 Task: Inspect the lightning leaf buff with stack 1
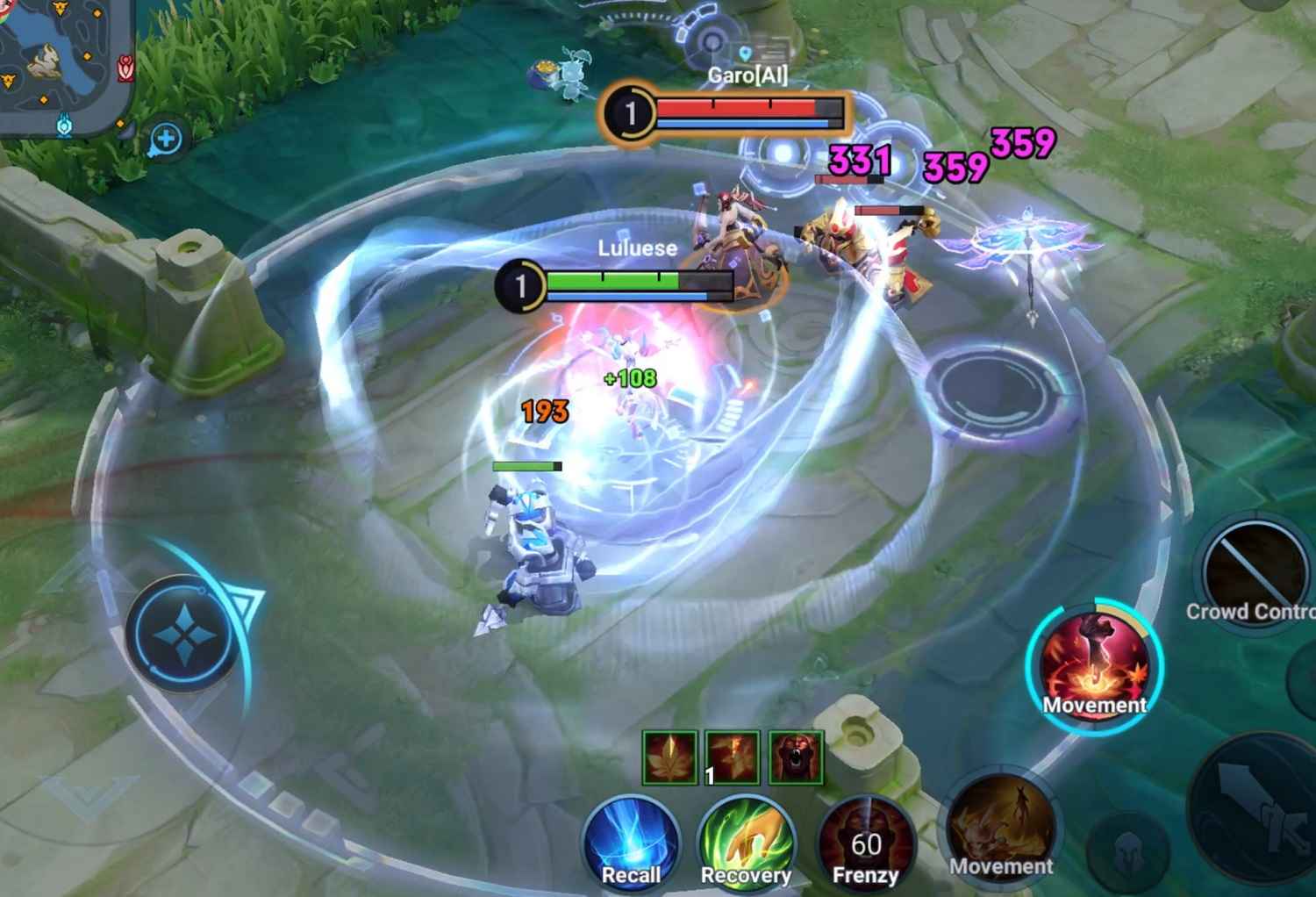point(733,757)
